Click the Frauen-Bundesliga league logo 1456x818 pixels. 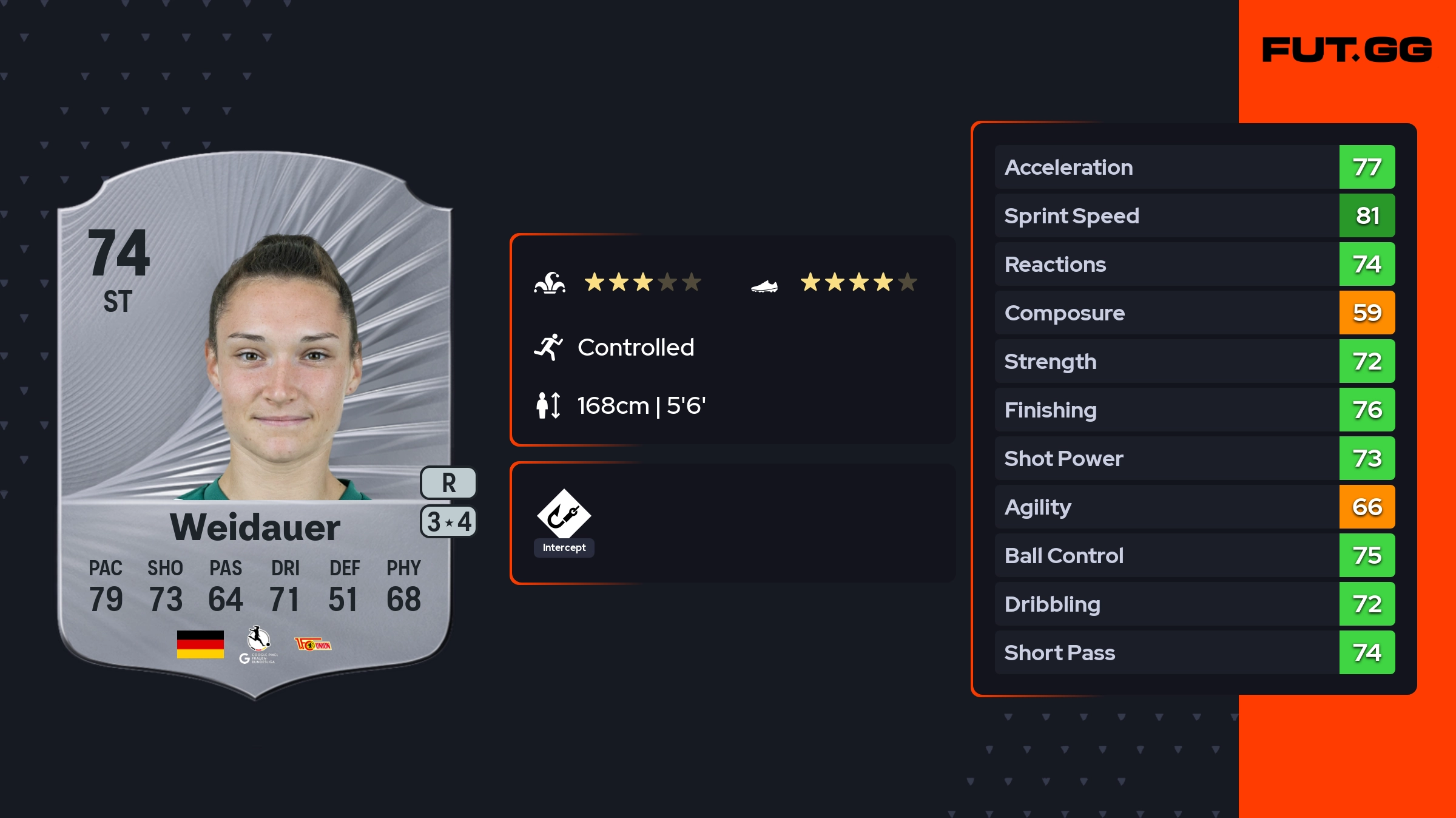[x=259, y=644]
